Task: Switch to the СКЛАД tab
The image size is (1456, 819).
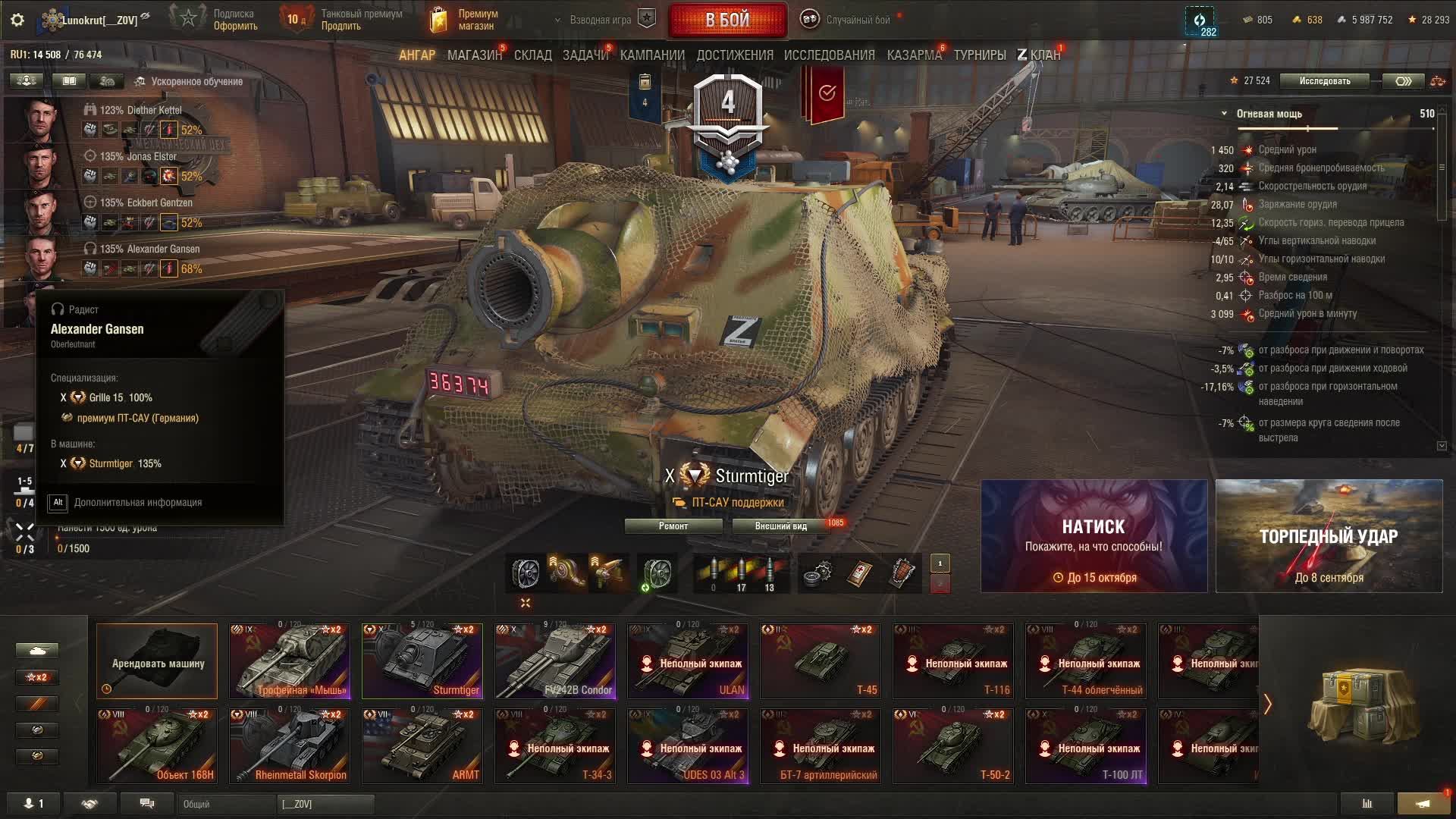Action: tap(533, 55)
